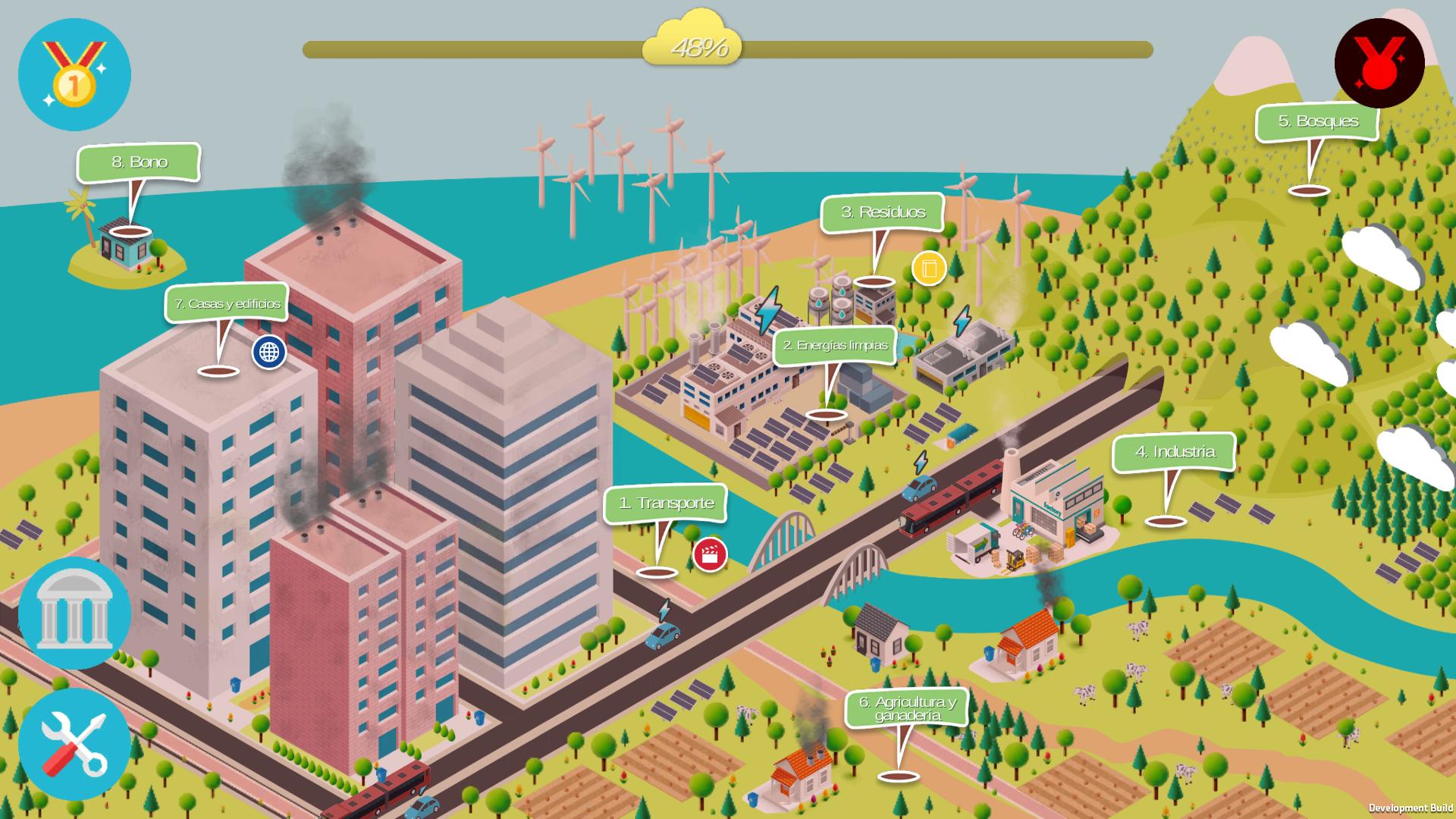Click the yellow document icon near Residuos
Image resolution: width=1456 pixels, height=819 pixels.
(927, 268)
